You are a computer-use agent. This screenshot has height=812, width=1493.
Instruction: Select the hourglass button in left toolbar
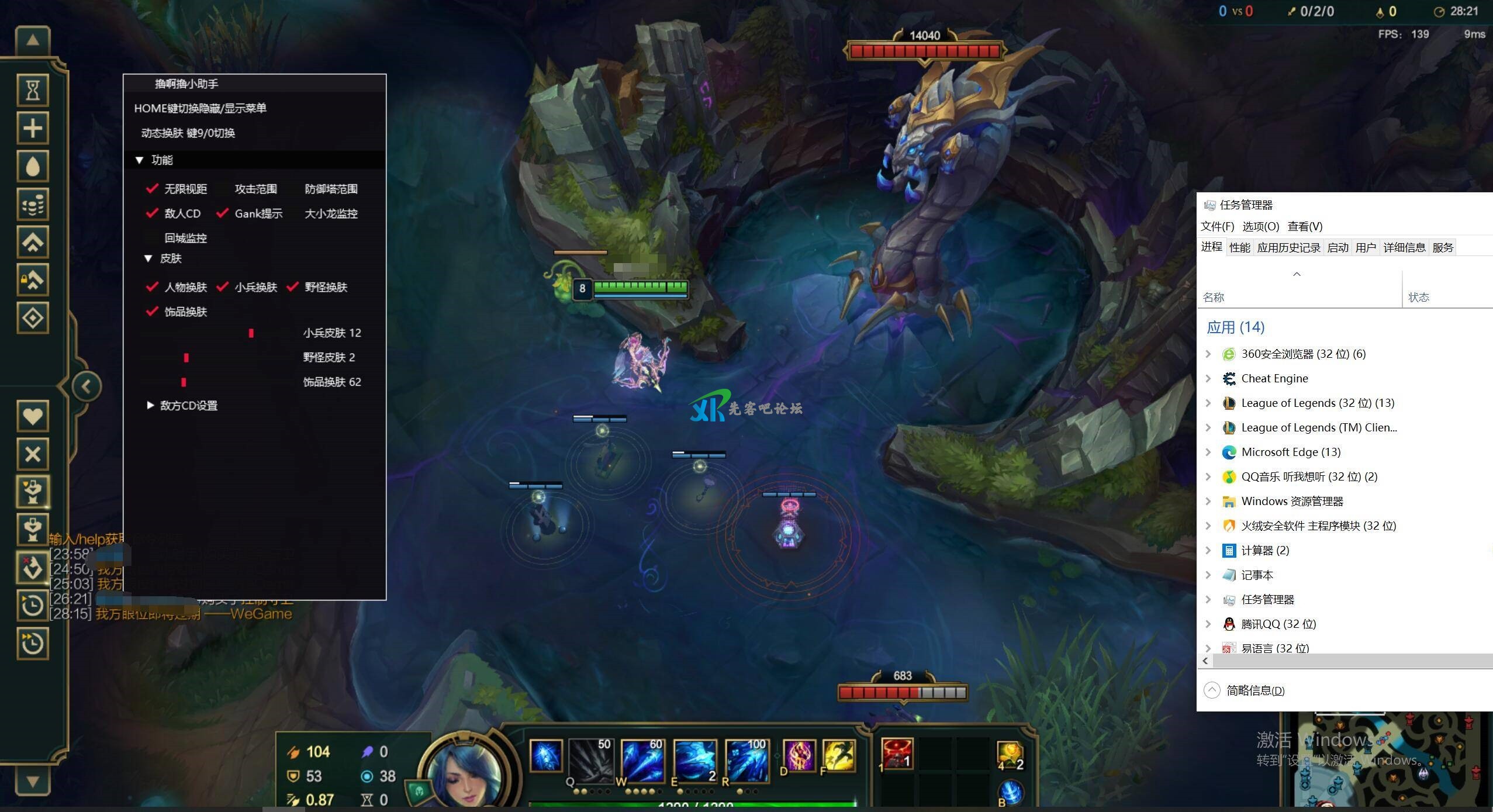click(x=33, y=90)
